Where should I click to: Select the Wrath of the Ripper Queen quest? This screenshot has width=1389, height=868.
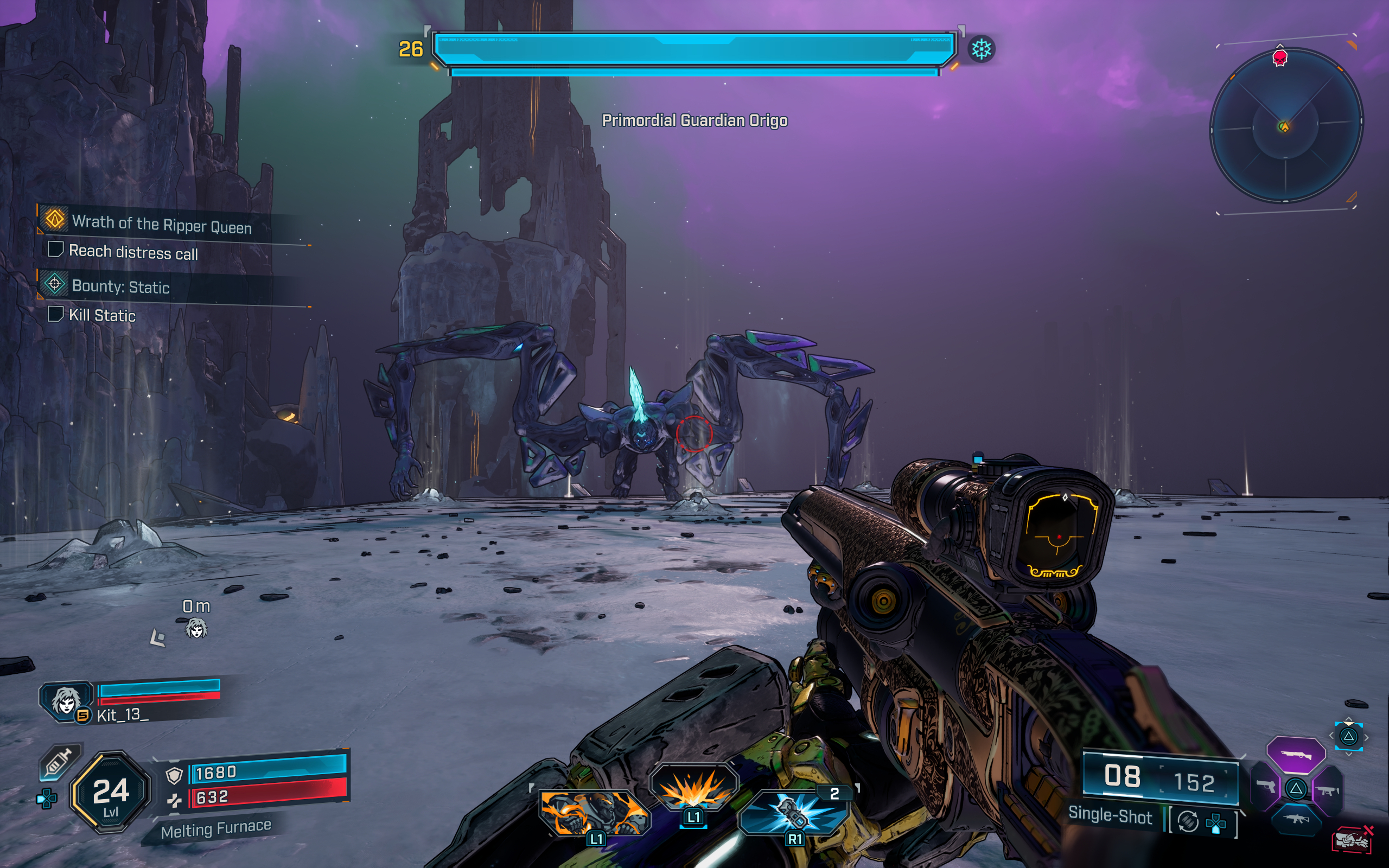tap(161, 227)
